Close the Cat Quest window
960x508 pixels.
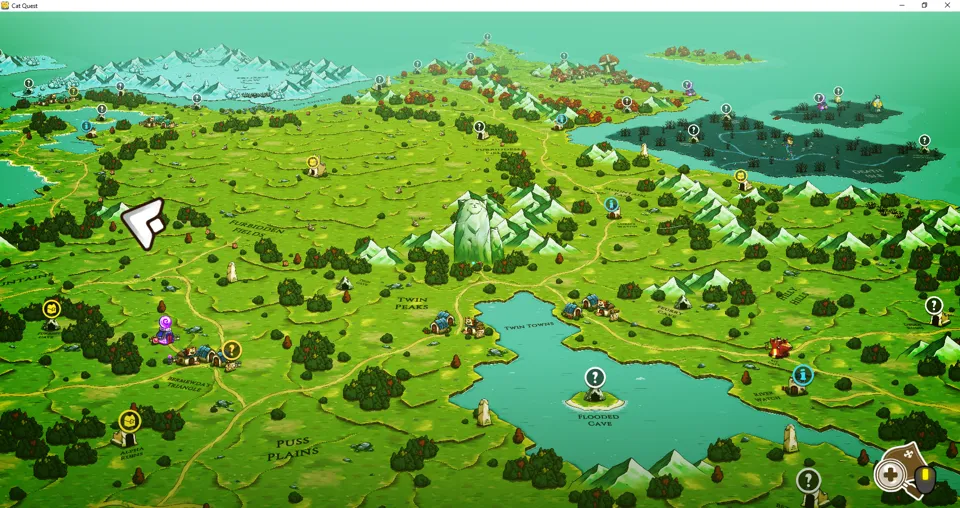(x=948, y=5)
